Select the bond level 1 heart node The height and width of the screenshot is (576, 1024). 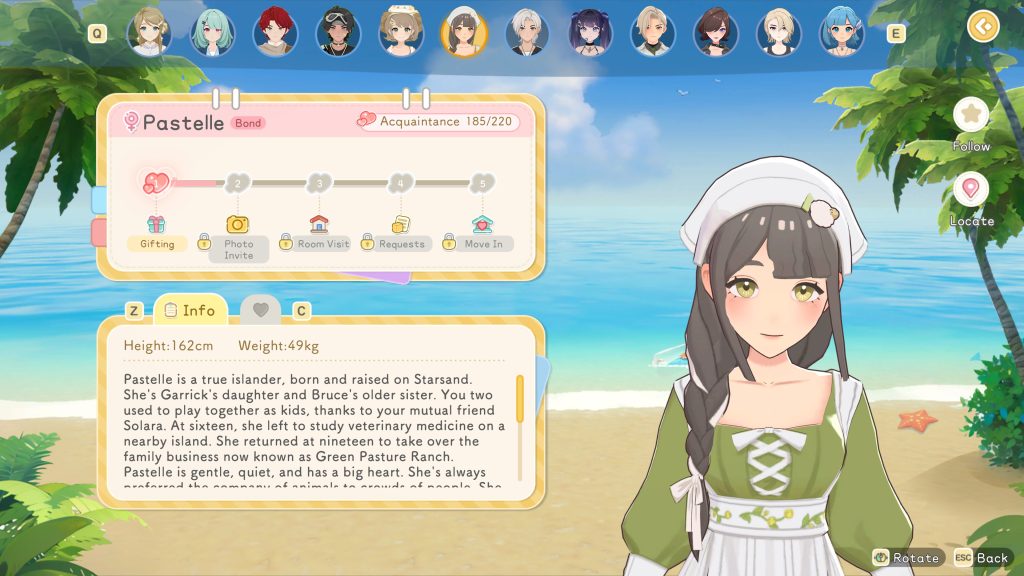click(x=157, y=183)
